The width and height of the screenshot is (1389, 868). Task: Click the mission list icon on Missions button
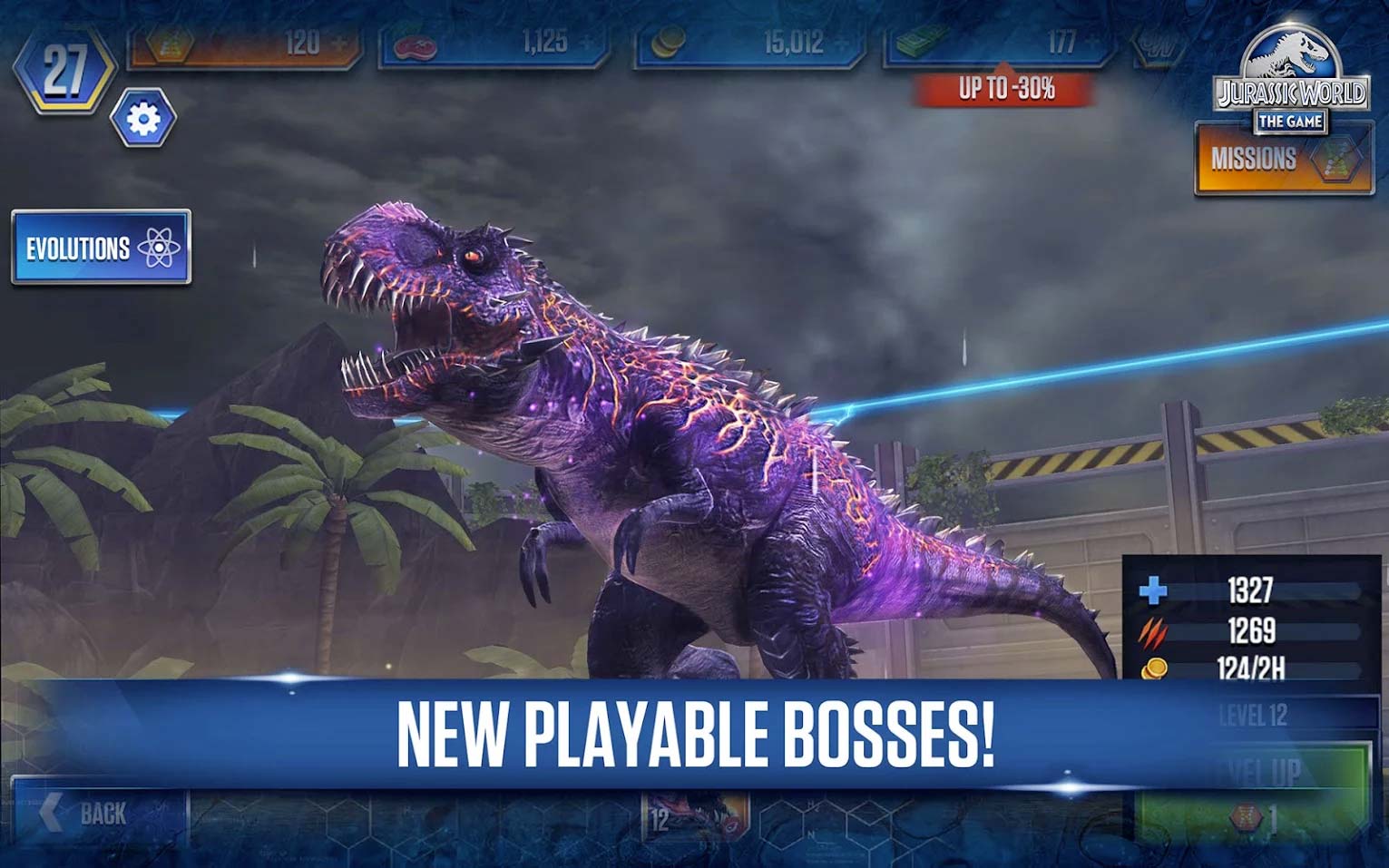coord(1332,157)
